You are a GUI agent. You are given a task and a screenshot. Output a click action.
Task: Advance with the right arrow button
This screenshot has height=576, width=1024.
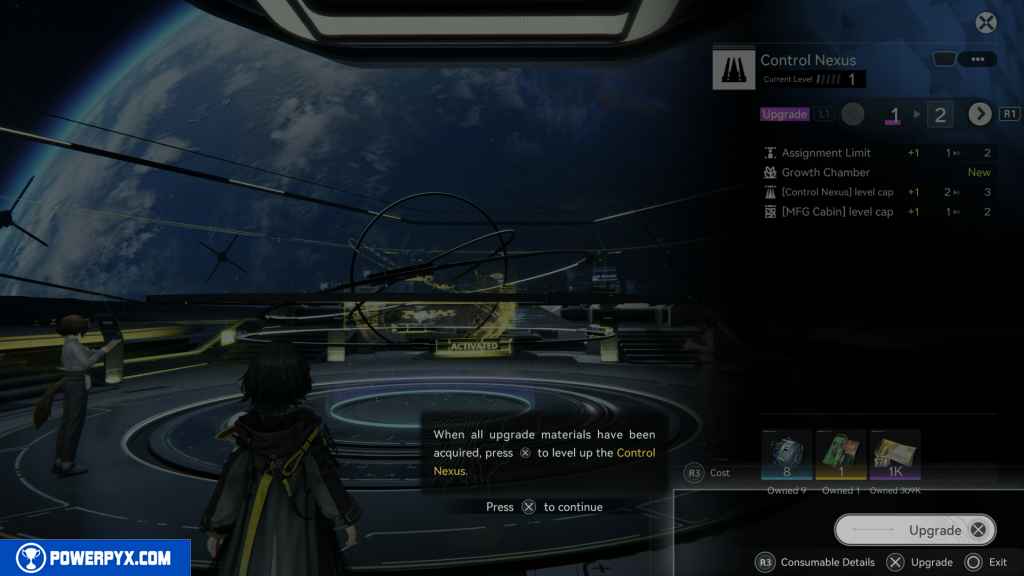click(979, 114)
